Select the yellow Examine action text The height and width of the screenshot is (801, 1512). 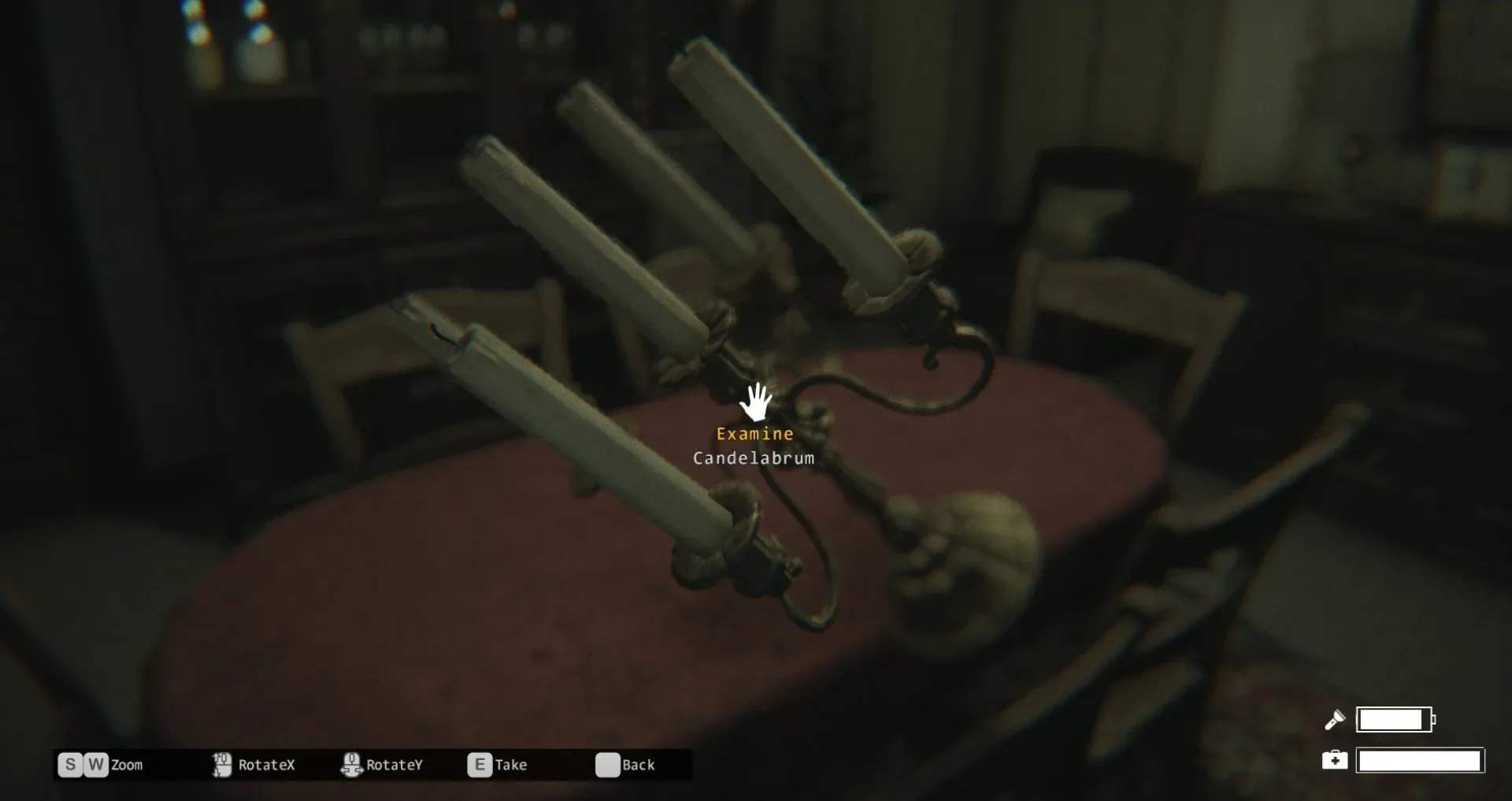(754, 433)
